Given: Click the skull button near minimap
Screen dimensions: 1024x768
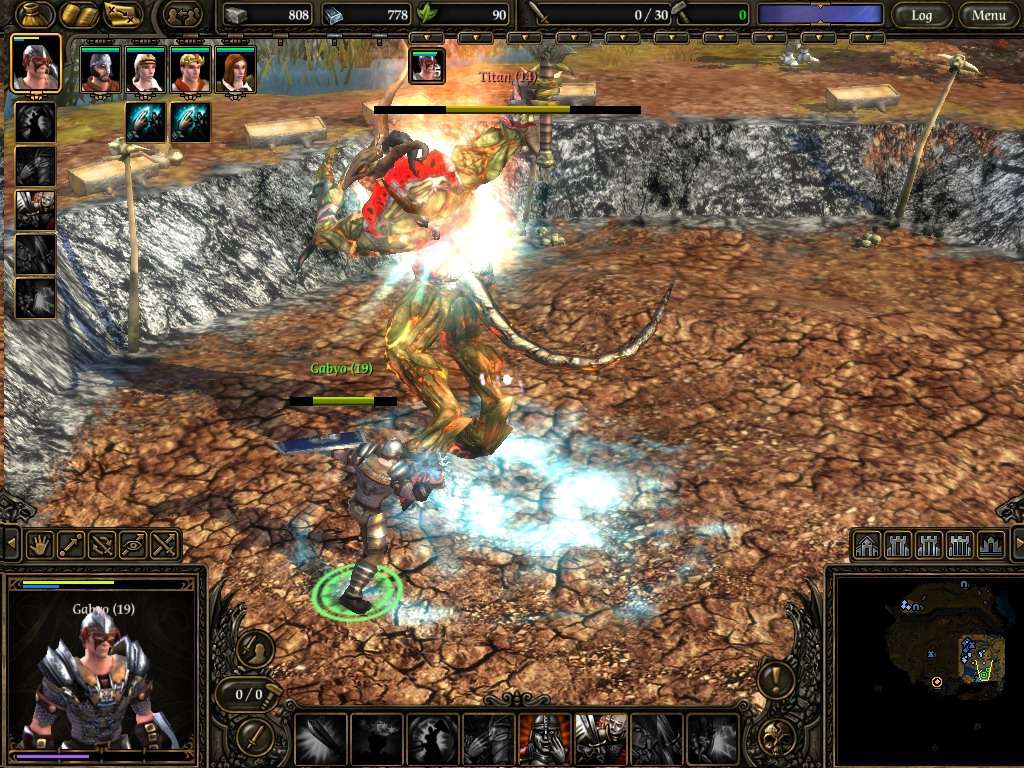Looking at the screenshot, I should pos(775,737).
